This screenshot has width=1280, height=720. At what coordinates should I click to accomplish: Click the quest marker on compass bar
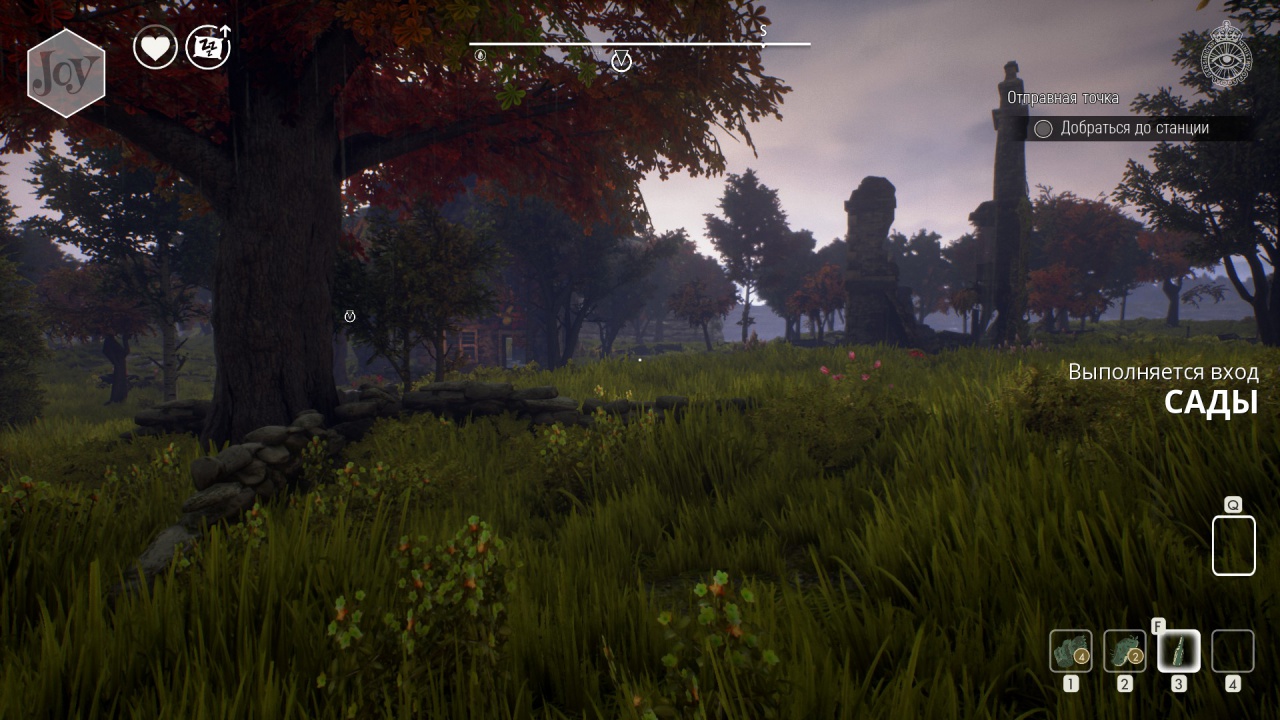(x=621, y=62)
